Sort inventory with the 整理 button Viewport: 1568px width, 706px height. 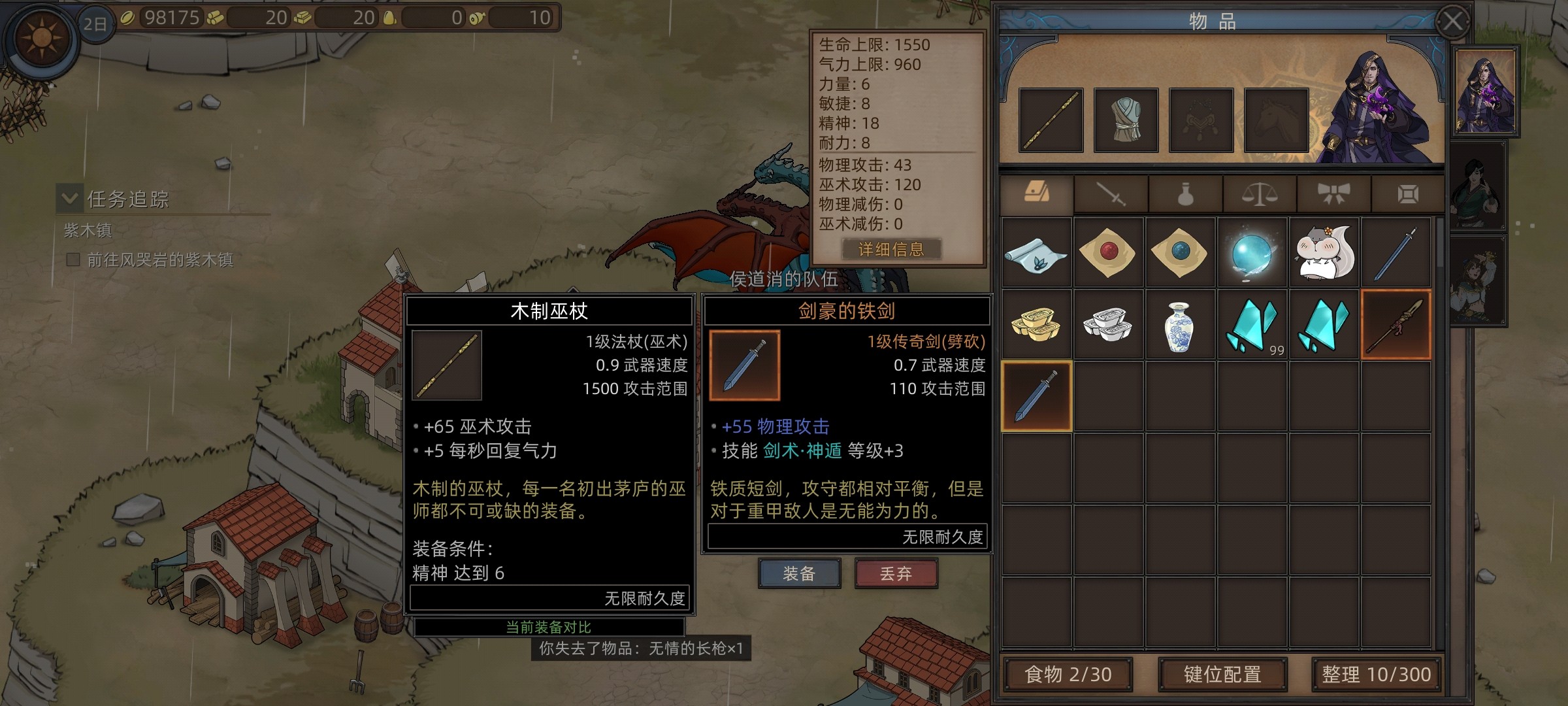point(1376,674)
